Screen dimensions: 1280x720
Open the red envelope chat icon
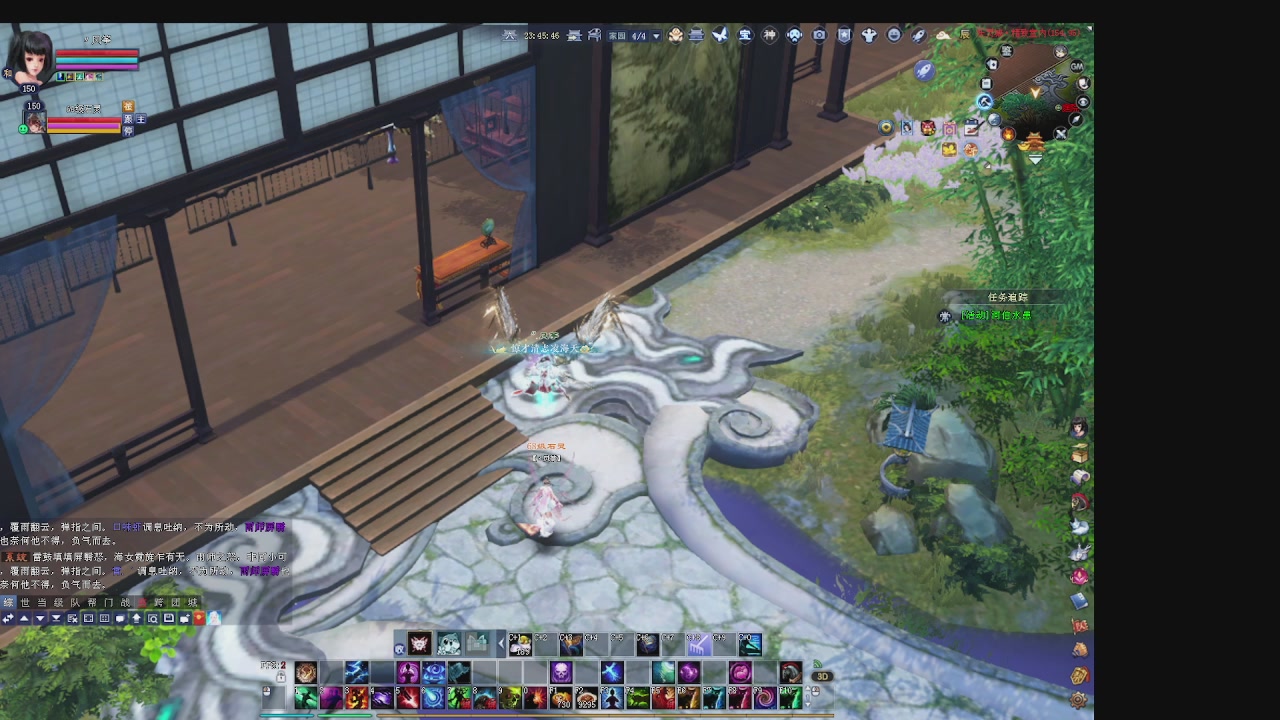point(199,618)
